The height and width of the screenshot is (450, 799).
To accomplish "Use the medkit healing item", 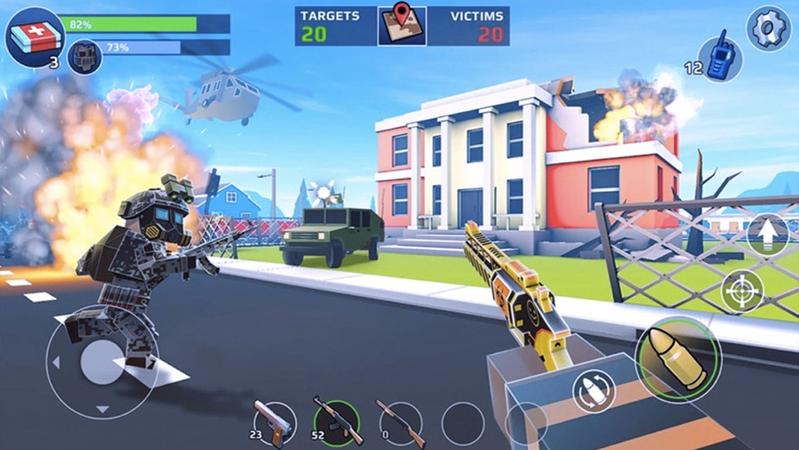I will pyautogui.click(x=34, y=36).
